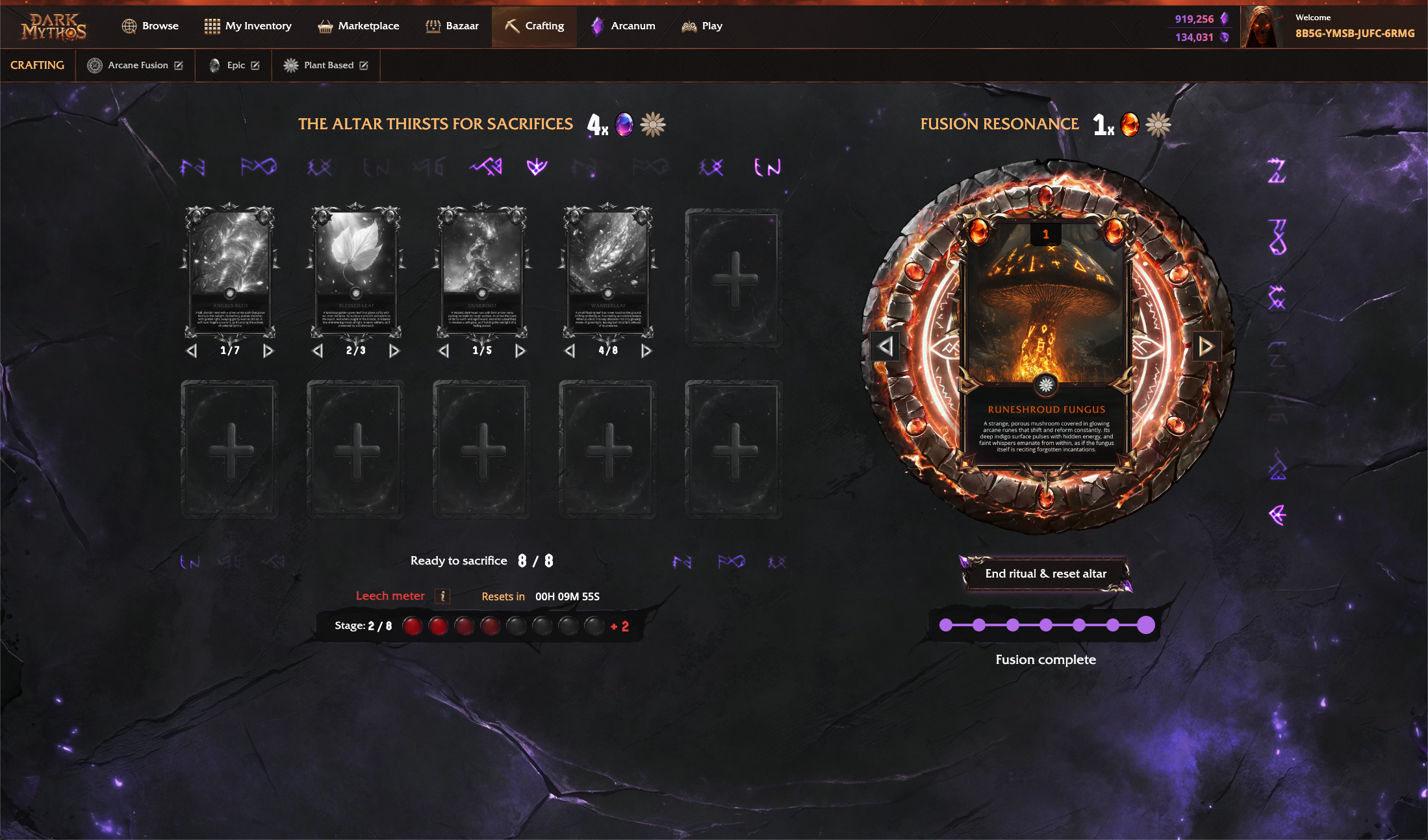Image resolution: width=1428 pixels, height=840 pixels.
Task: Choose the Duskroot sacrifice card
Action: (x=482, y=272)
